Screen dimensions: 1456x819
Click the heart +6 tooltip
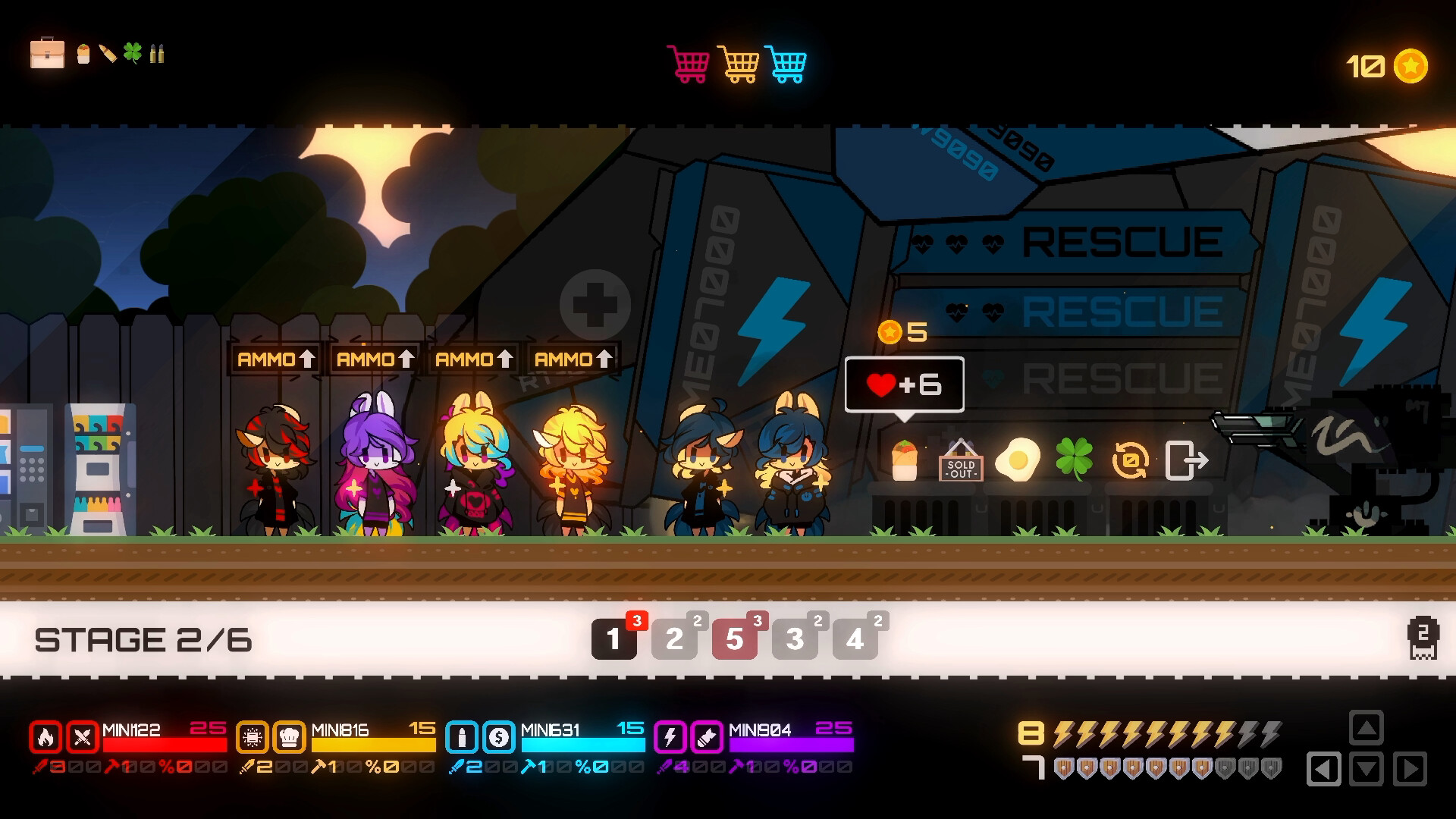click(x=904, y=384)
